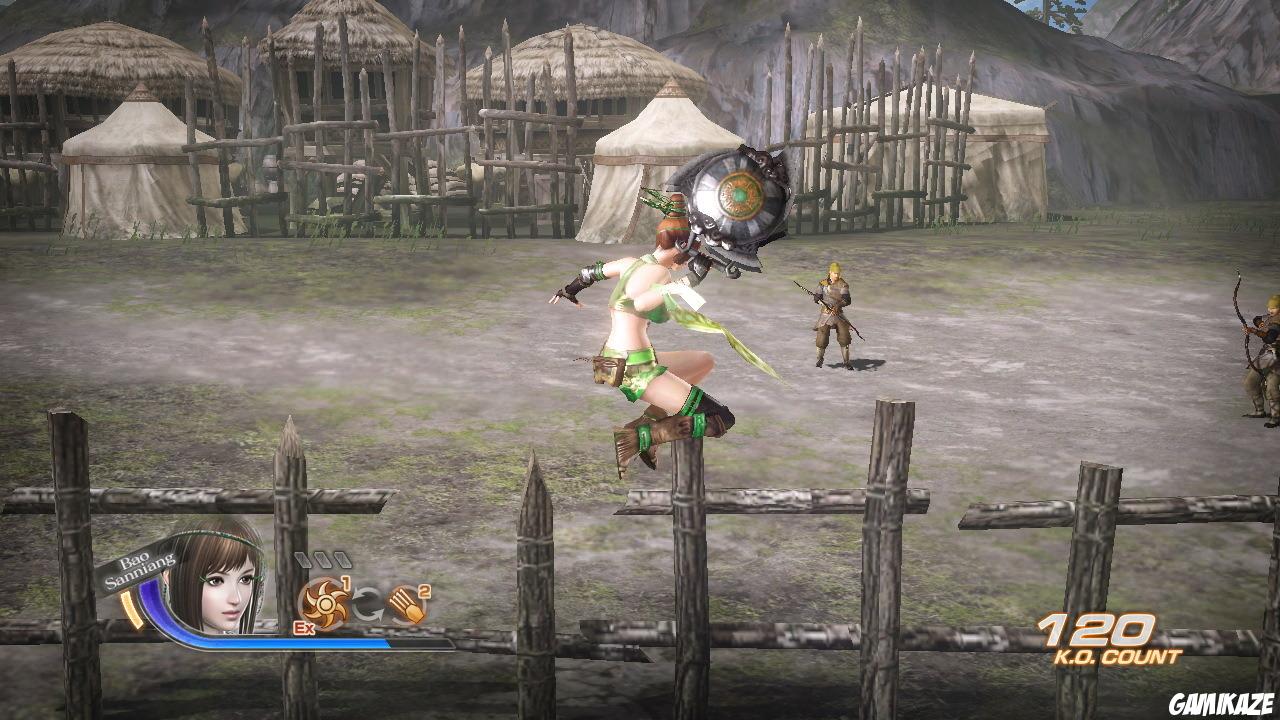
Task: Expand the weapon selector circle around the chakram
Action: 325,602
